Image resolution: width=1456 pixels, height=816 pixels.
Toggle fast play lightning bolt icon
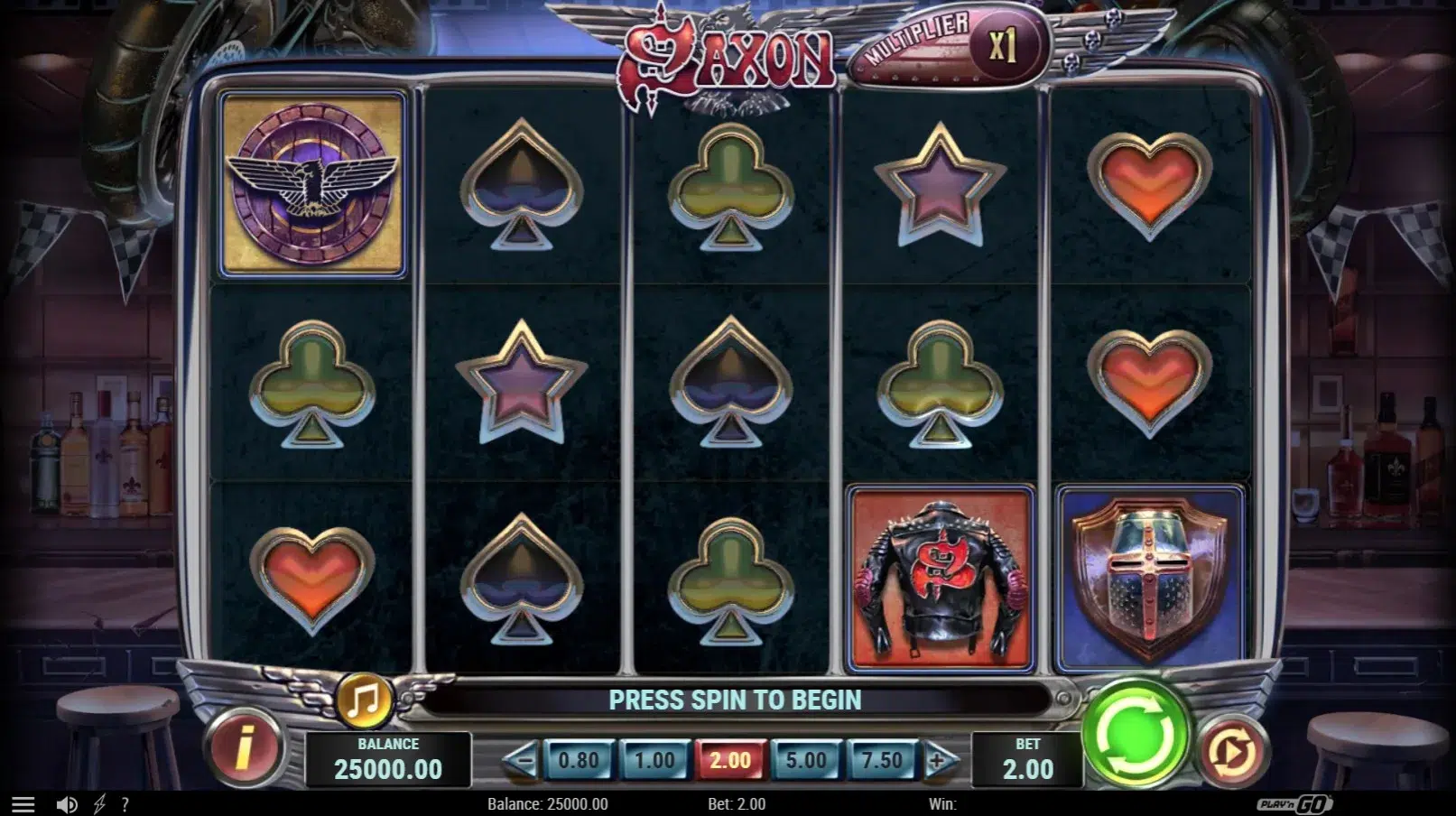pyautogui.click(x=99, y=804)
